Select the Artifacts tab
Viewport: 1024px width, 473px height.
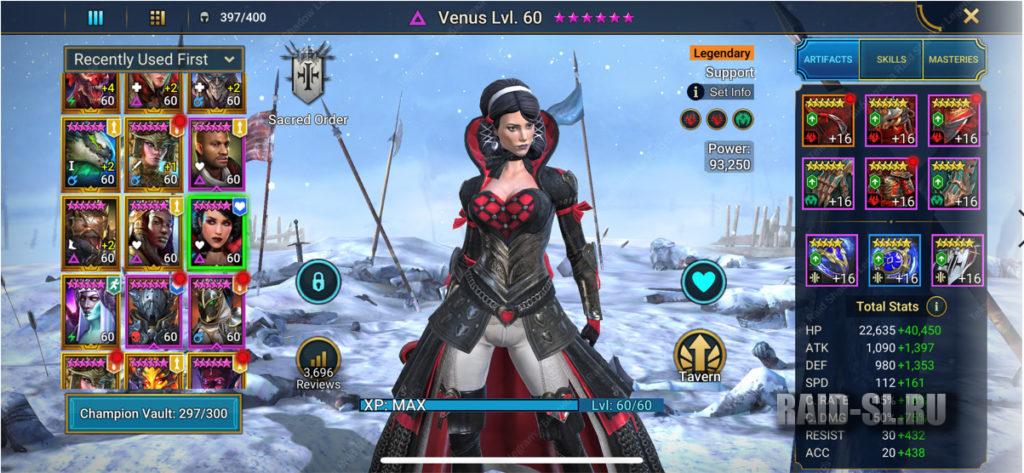(x=827, y=60)
